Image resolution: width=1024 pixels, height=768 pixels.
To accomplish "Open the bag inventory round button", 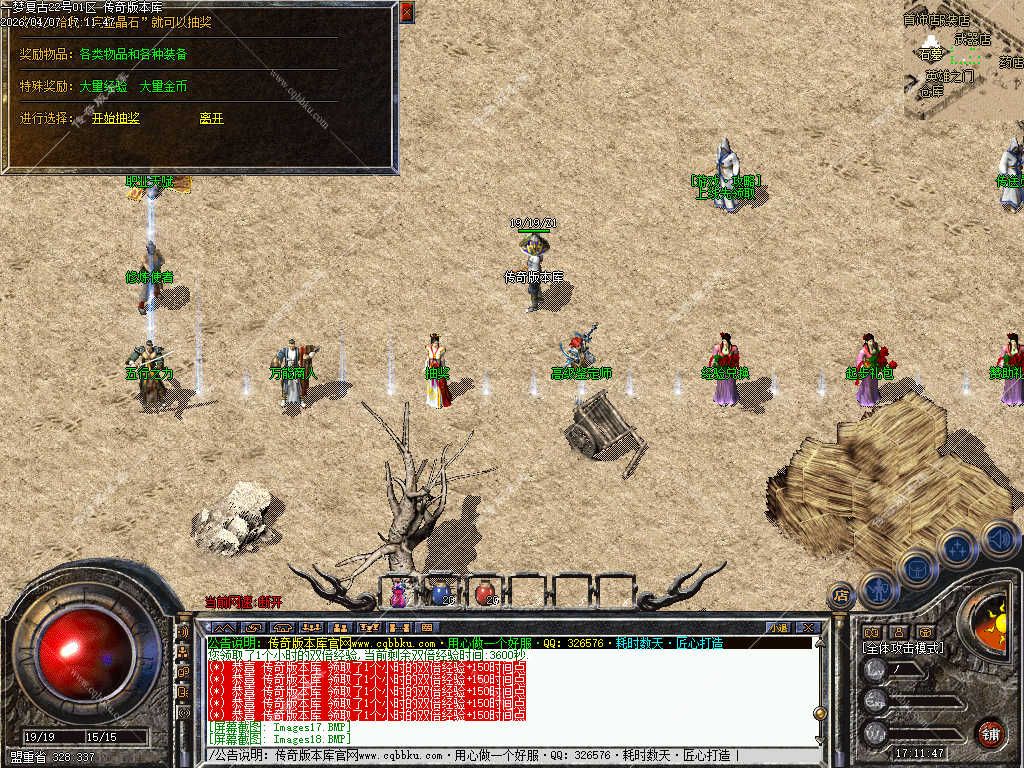I will [x=919, y=568].
